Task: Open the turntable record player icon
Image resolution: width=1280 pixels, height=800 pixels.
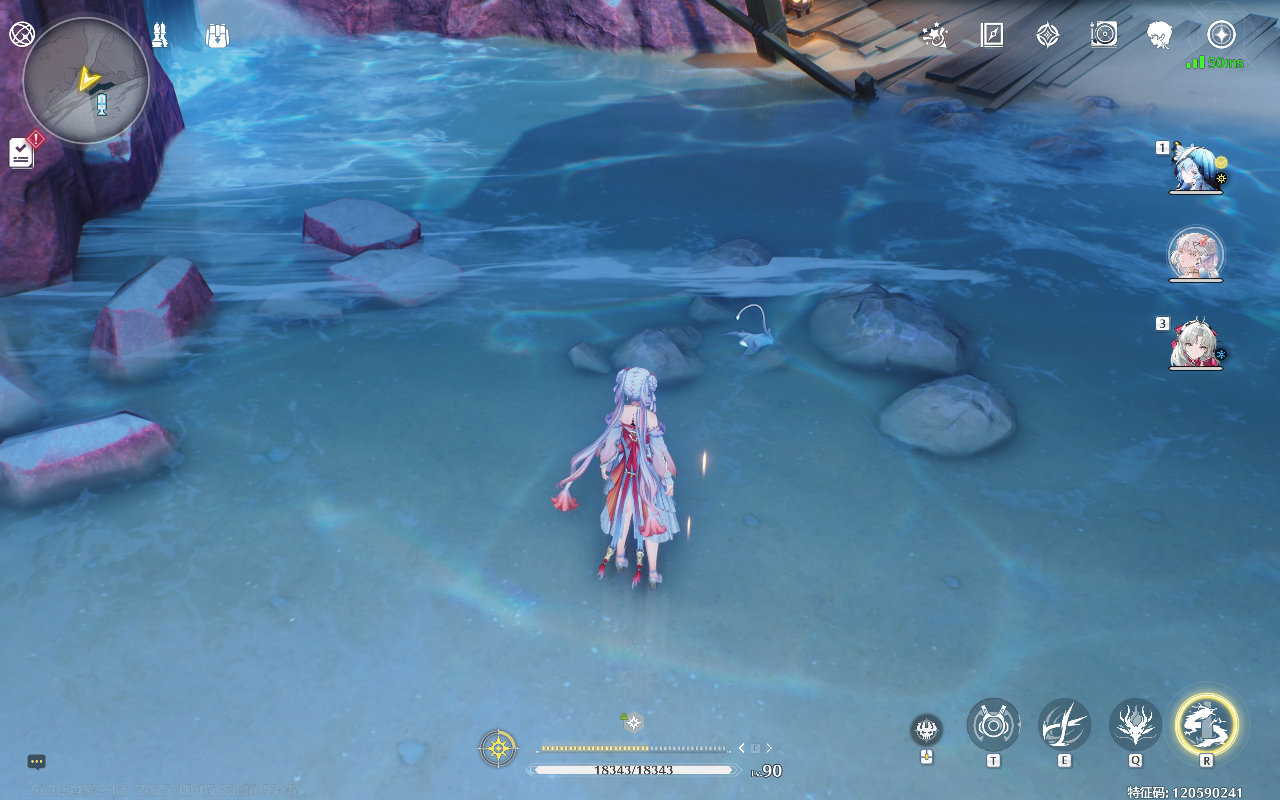Action: (1104, 36)
